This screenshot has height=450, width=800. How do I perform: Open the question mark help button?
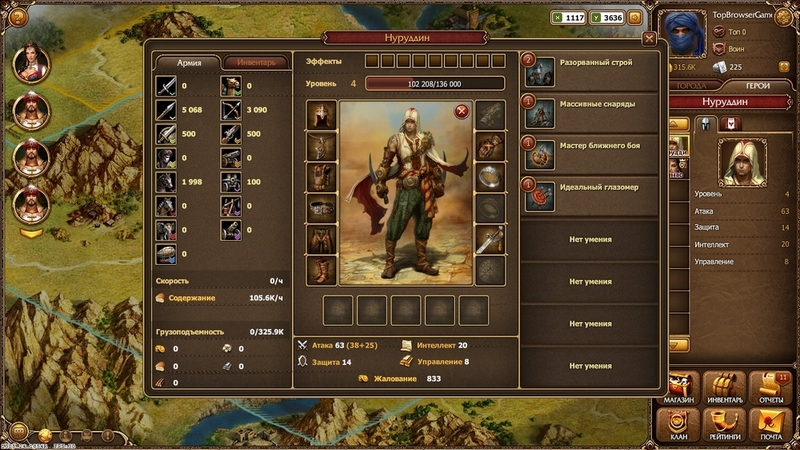point(17,16)
